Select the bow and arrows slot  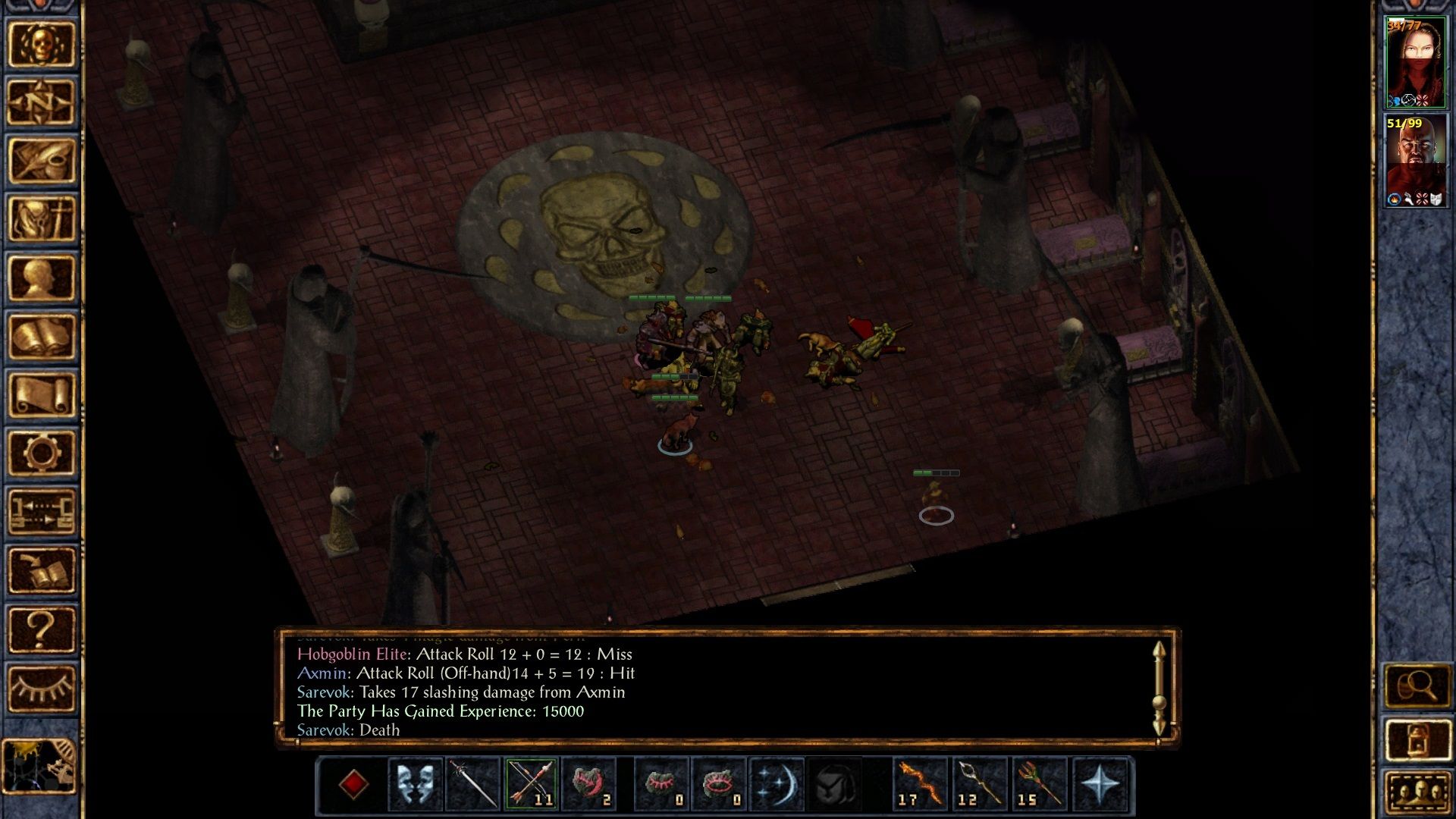(x=531, y=784)
